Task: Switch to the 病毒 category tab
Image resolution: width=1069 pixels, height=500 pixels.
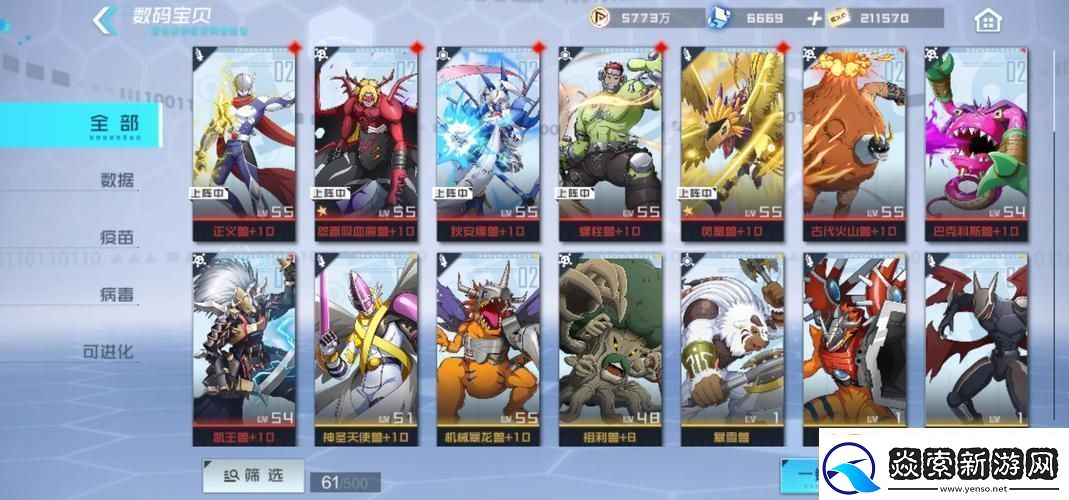Action: 117,295
